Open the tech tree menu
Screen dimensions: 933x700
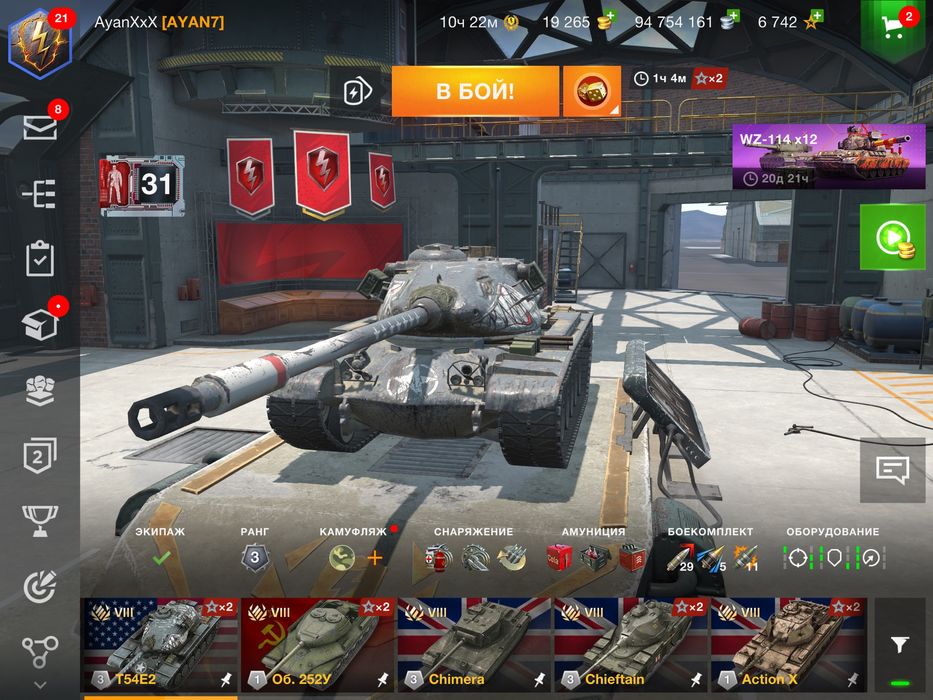click(40, 193)
